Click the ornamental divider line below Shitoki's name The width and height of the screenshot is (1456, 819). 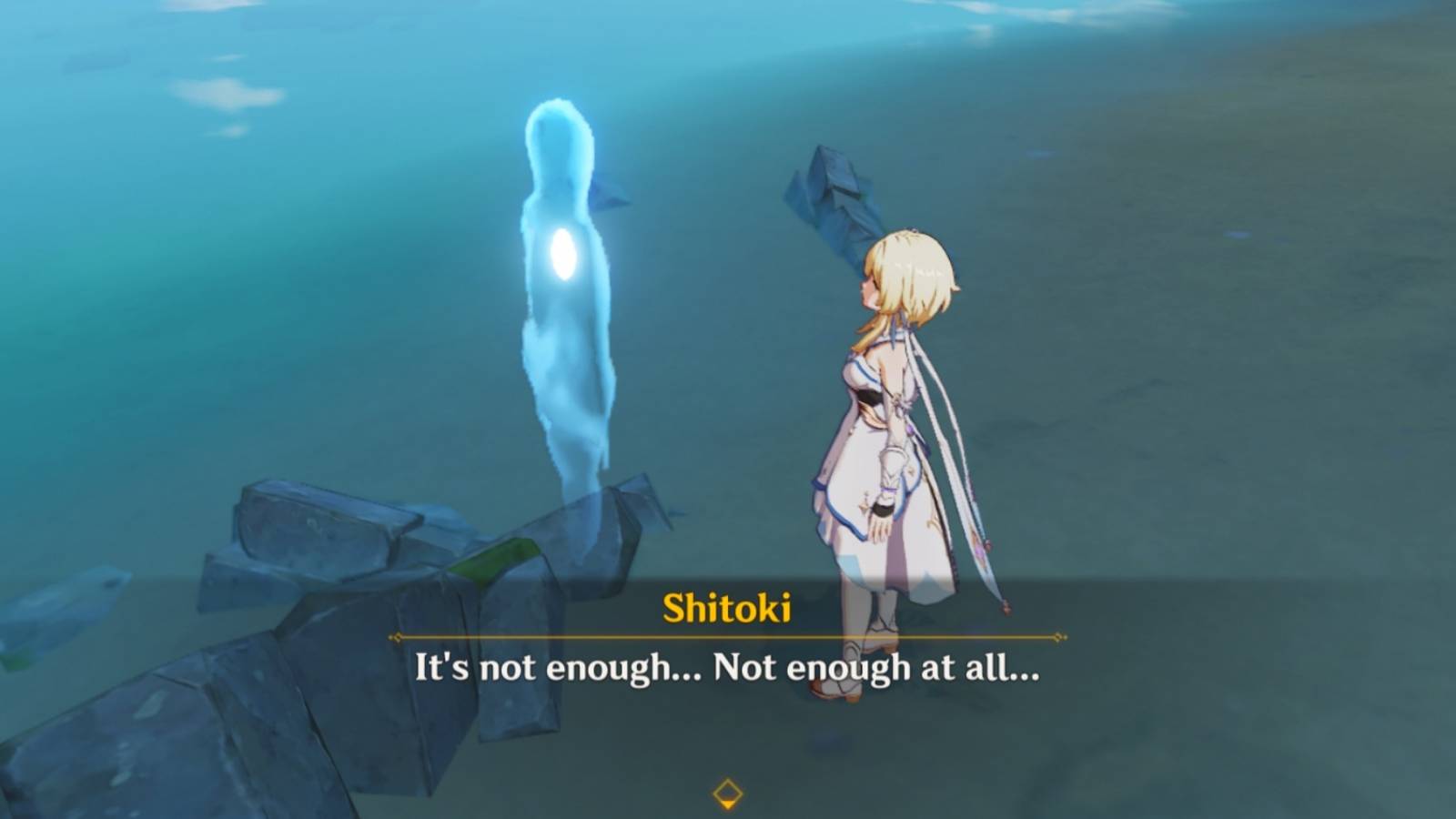pyautogui.click(x=728, y=637)
